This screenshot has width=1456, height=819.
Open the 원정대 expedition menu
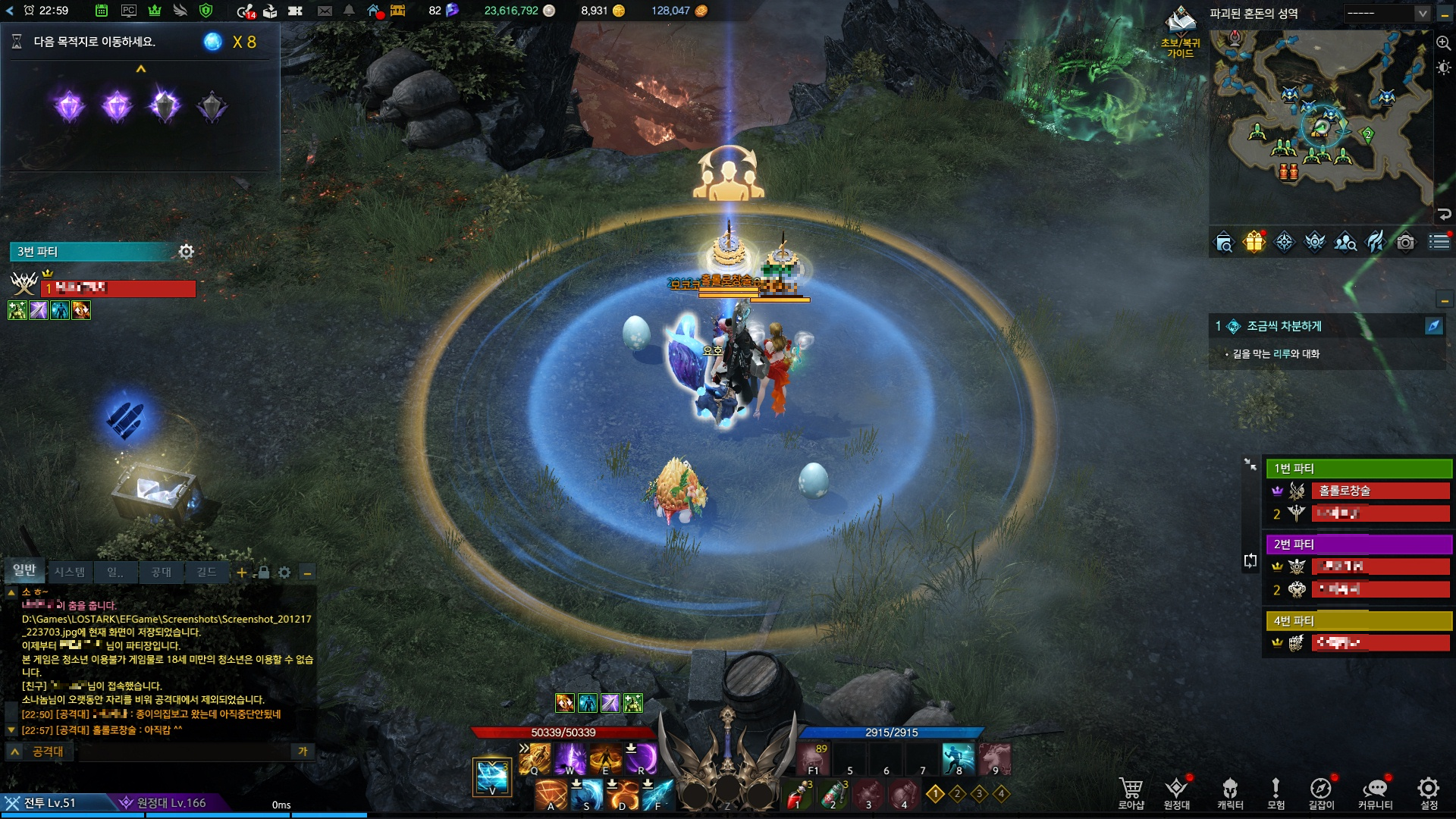(x=1176, y=792)
